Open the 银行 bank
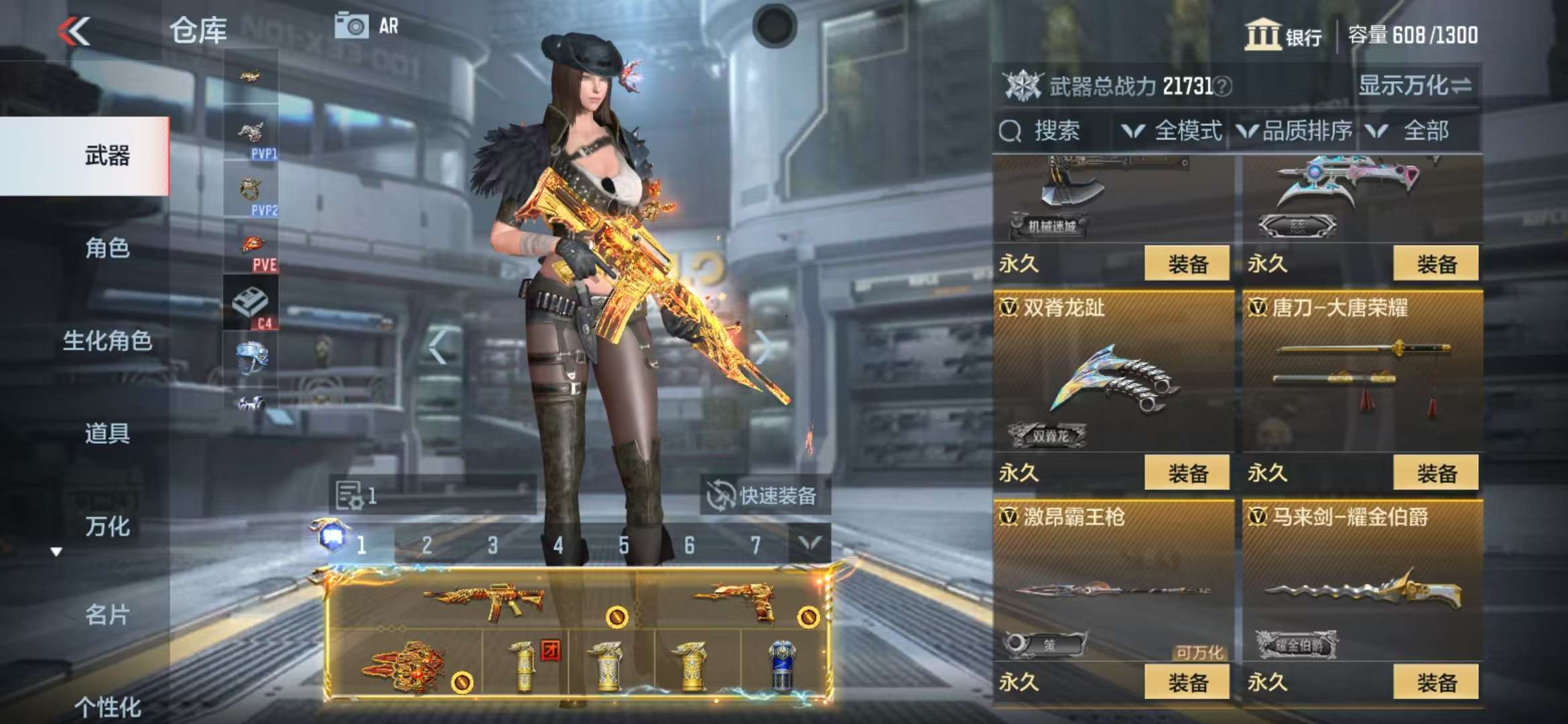Image resolution: width=1568 pixels, height=724 pixels. tap(1283, 34)
